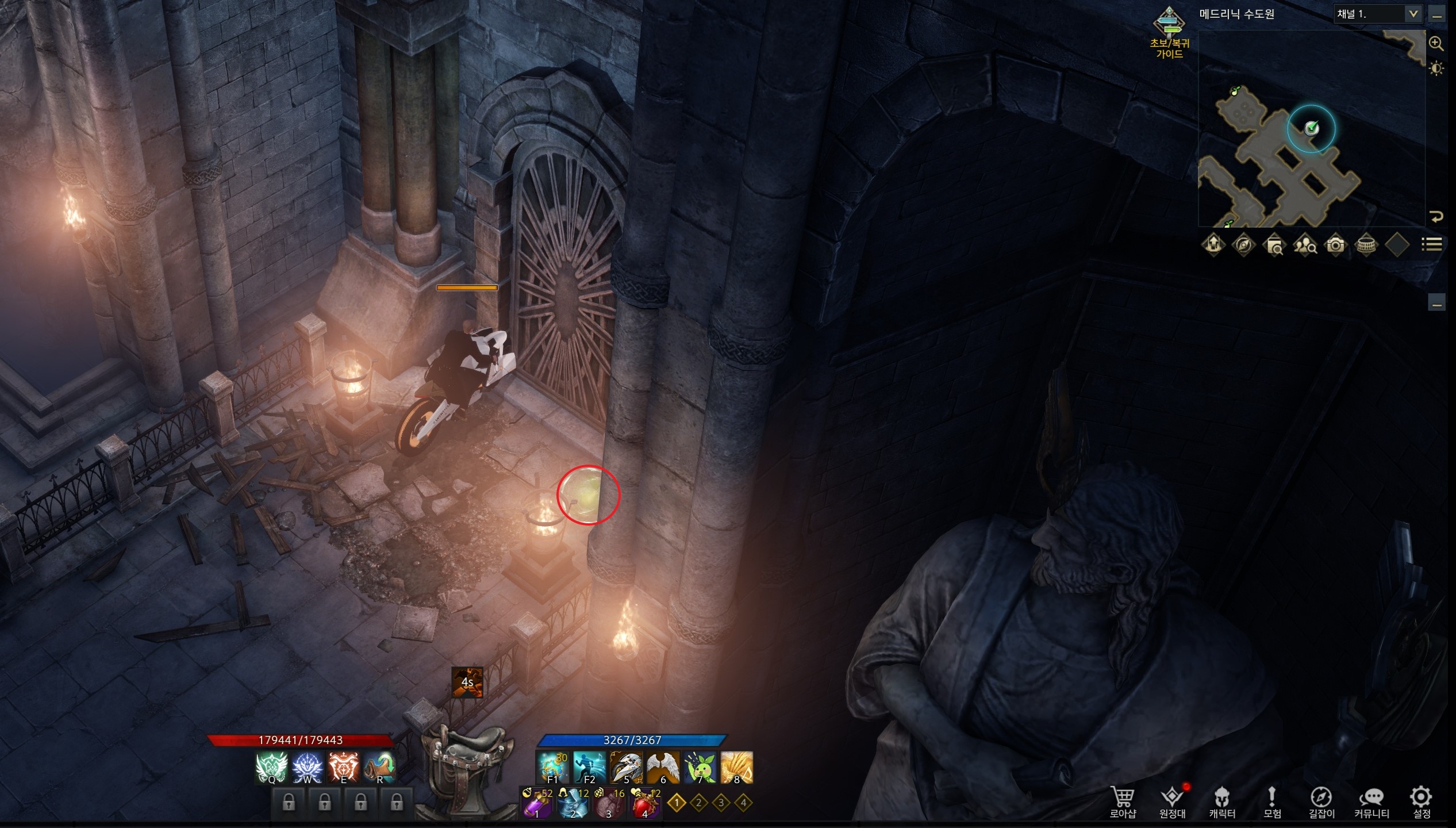Screen dimensions: 1456x828
Task: Open the 원정대 roster menu
Action: pos(1172,802)
